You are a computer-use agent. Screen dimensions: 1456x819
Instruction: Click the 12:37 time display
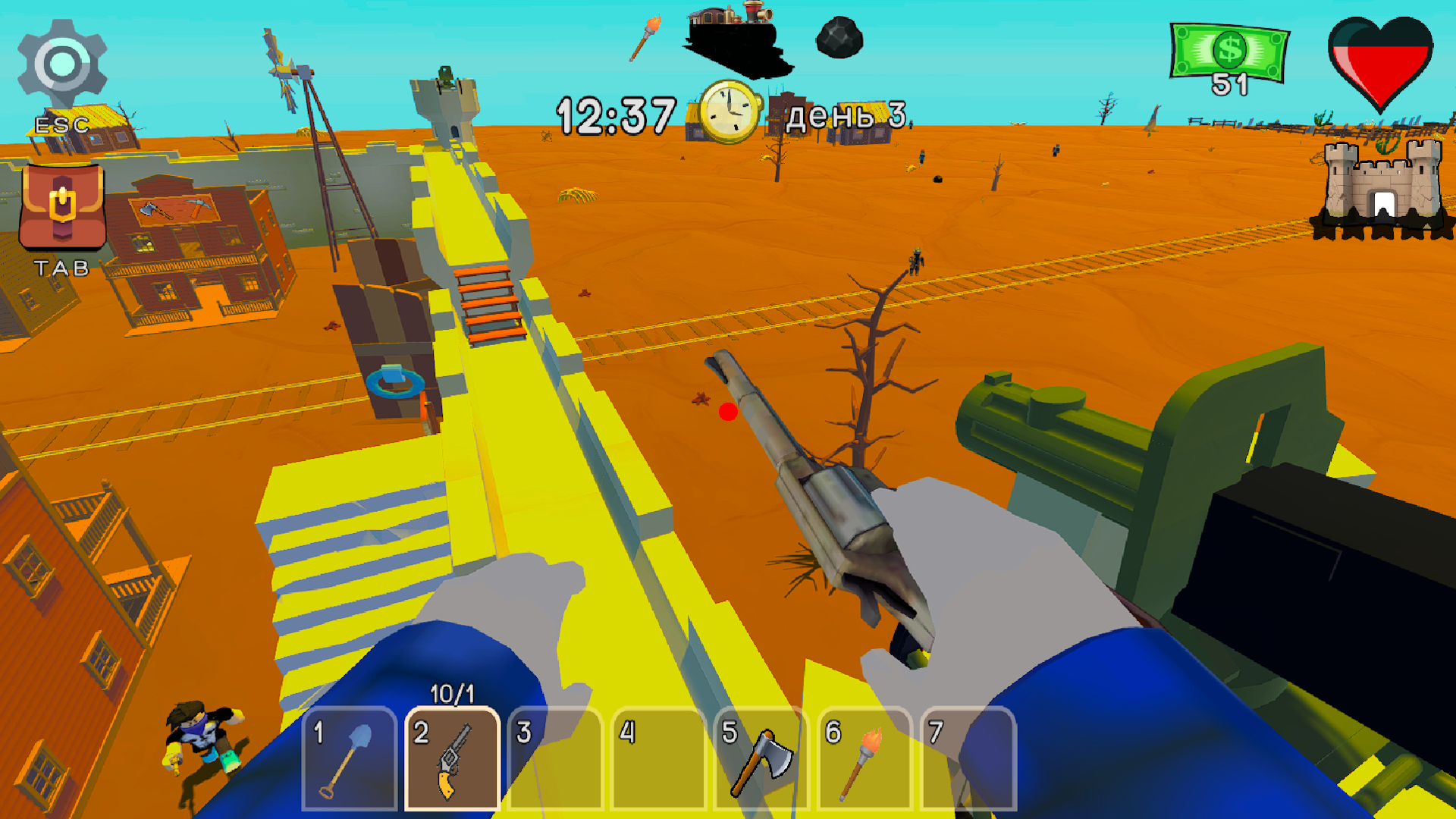pyautogui.click(x=614, y=112)
